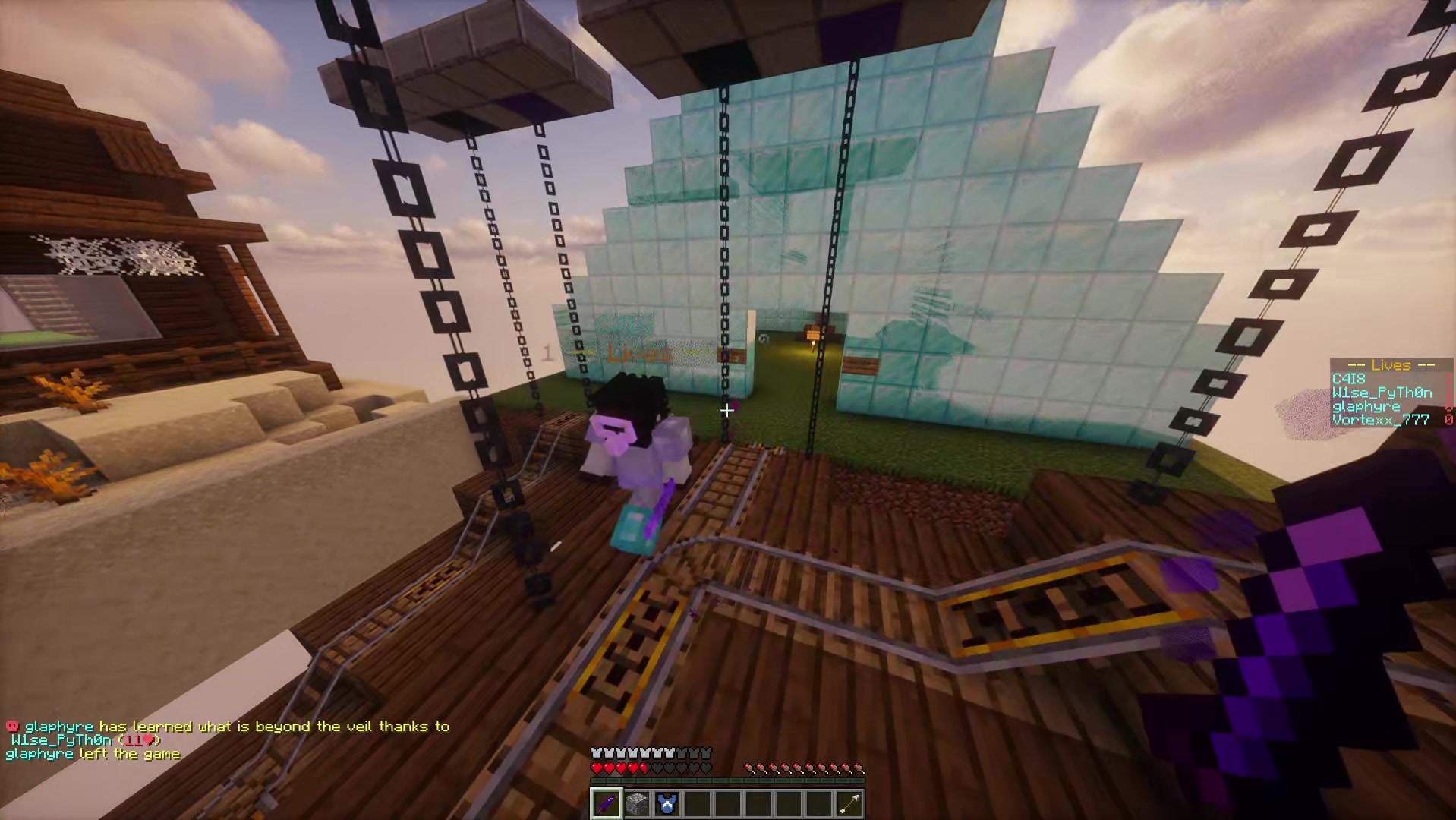Click the heart icon beside glaphyre's chat message
Viewport: 1456px width, 820px height.
click(11, 726)
